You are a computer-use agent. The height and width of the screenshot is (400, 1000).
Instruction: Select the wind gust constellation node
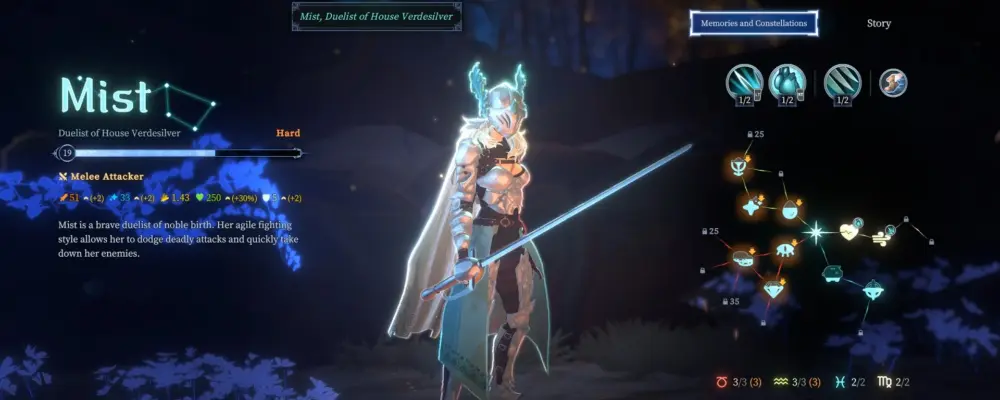[x=883, y=236]
